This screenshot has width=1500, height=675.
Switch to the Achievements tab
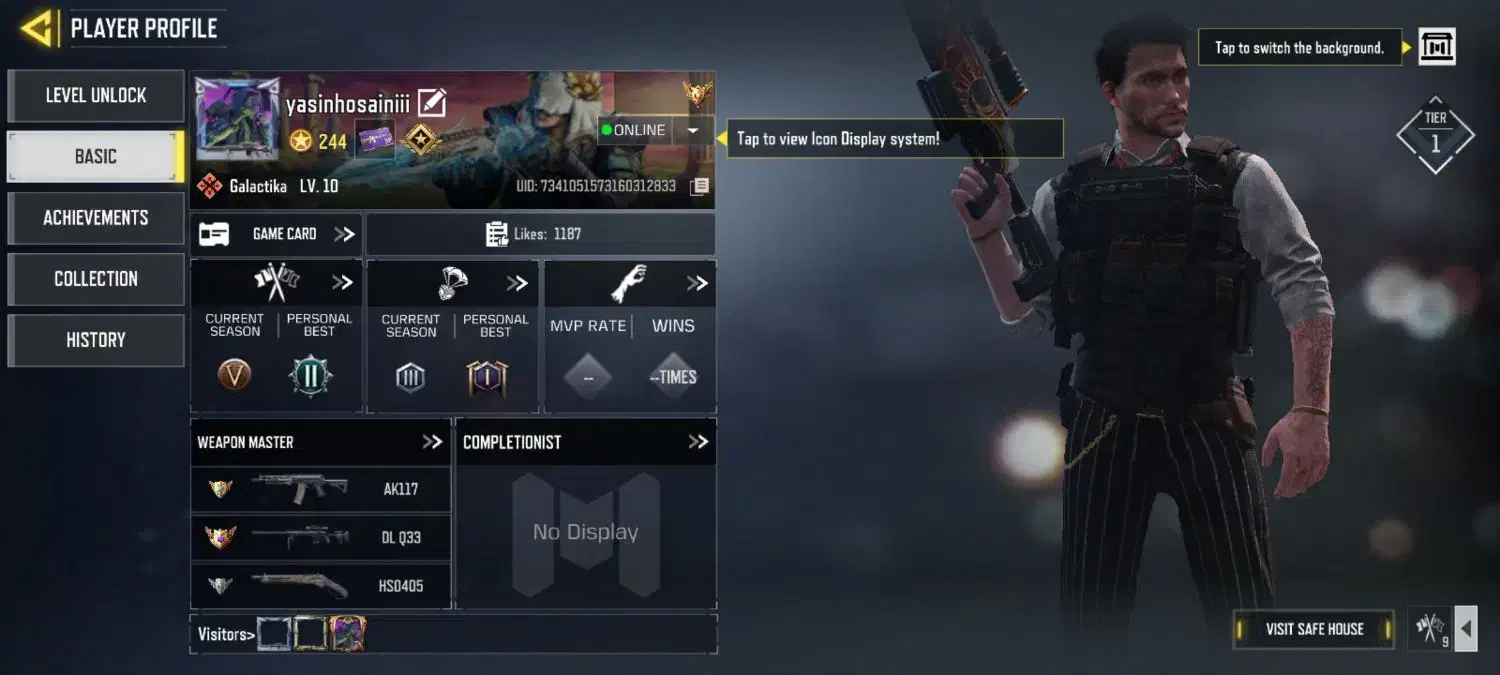[x=96, y=218]
